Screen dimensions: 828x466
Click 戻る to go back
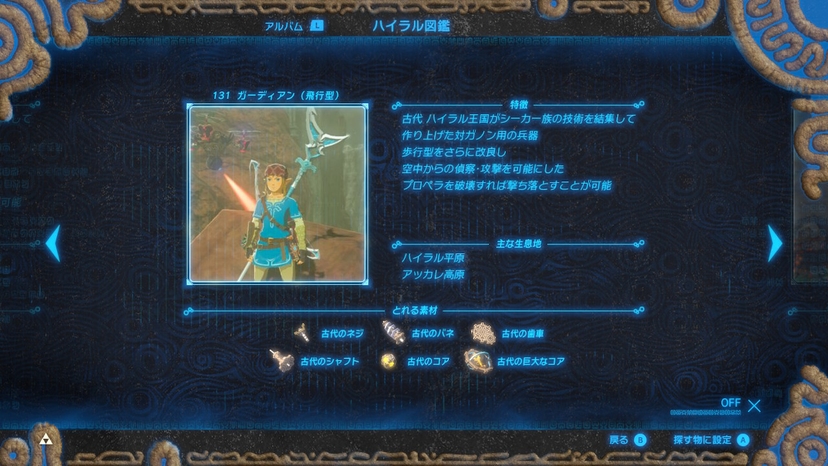click(x=627, y=440)
